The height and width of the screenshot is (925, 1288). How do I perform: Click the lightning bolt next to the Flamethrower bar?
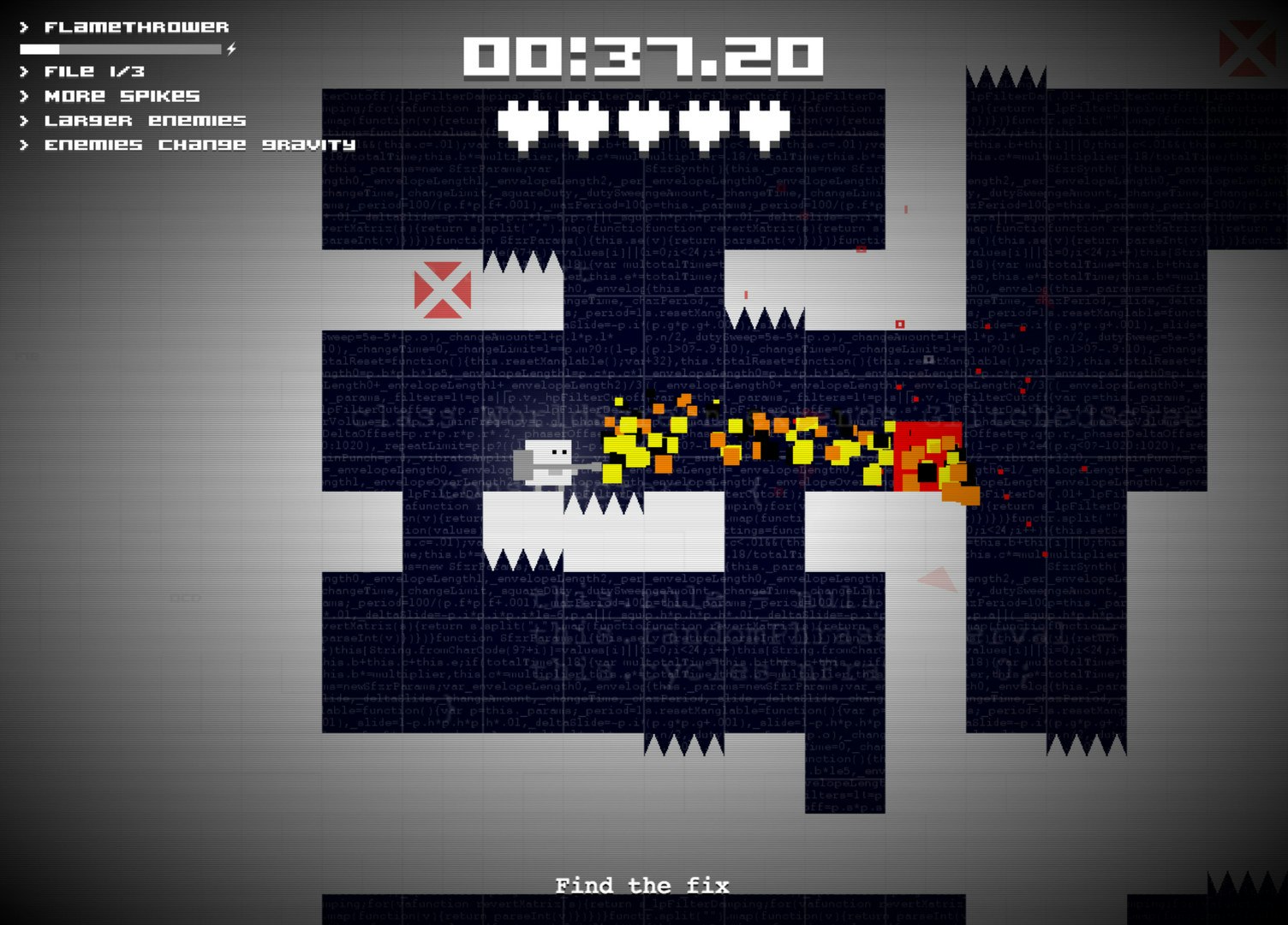coord(229,50)
